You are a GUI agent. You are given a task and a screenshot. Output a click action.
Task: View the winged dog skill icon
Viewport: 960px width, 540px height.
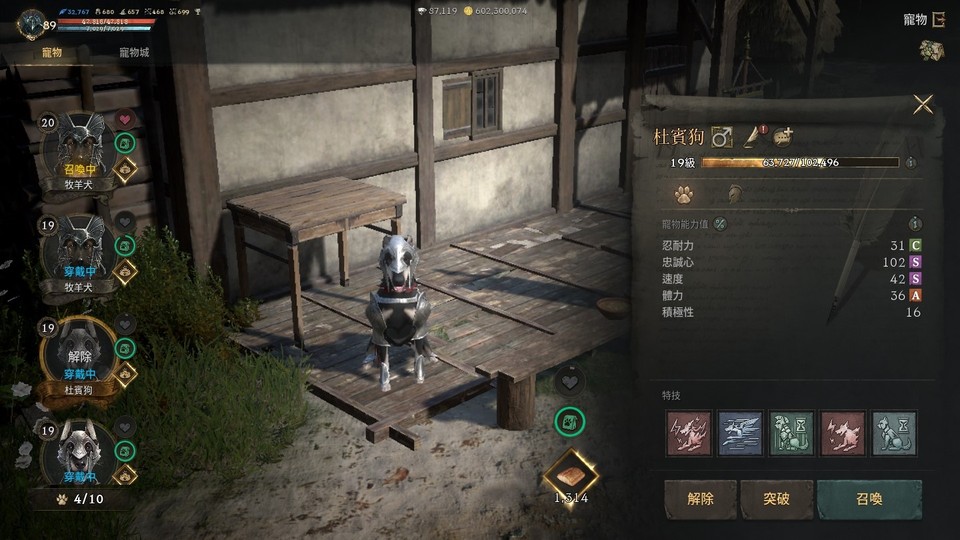point(740,434)
